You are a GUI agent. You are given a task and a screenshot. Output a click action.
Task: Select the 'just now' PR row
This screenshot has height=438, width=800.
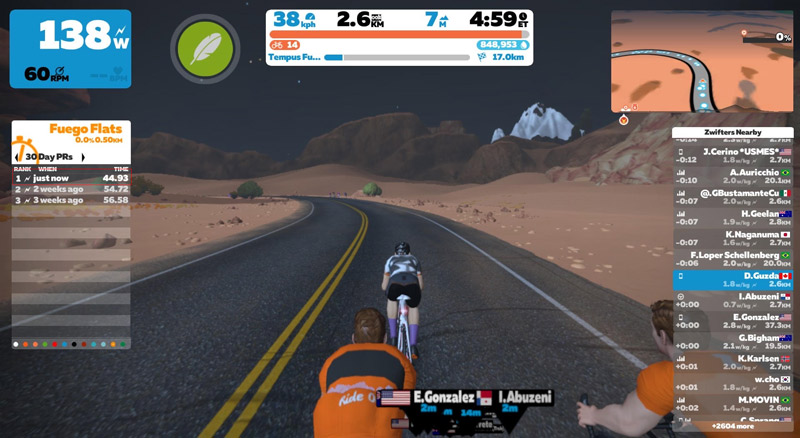[x=71, y=178]
